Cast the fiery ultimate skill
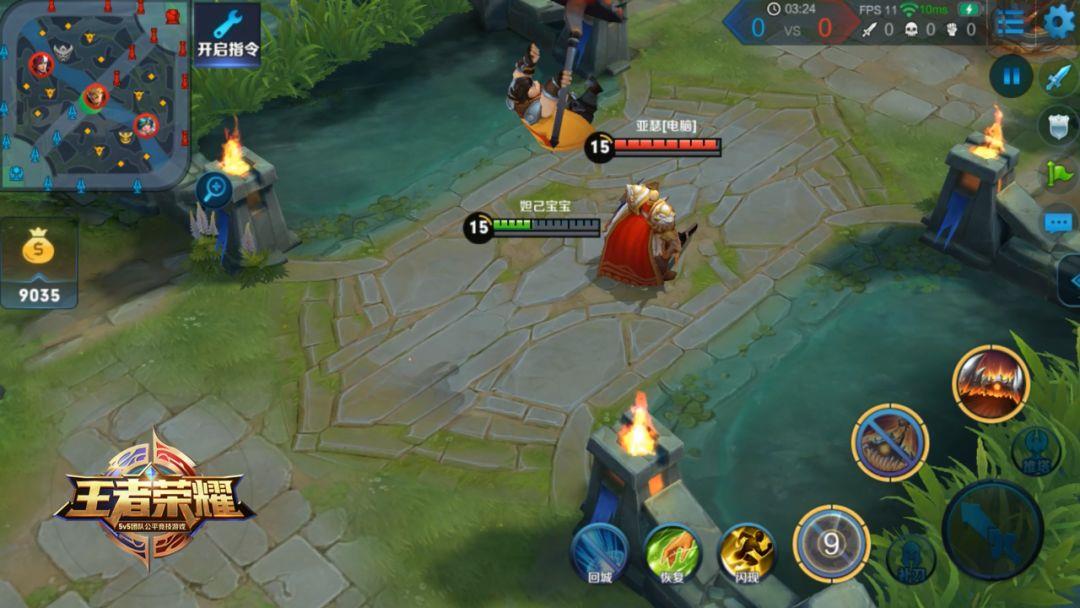 pyautogui.click(x=991, y=383)
